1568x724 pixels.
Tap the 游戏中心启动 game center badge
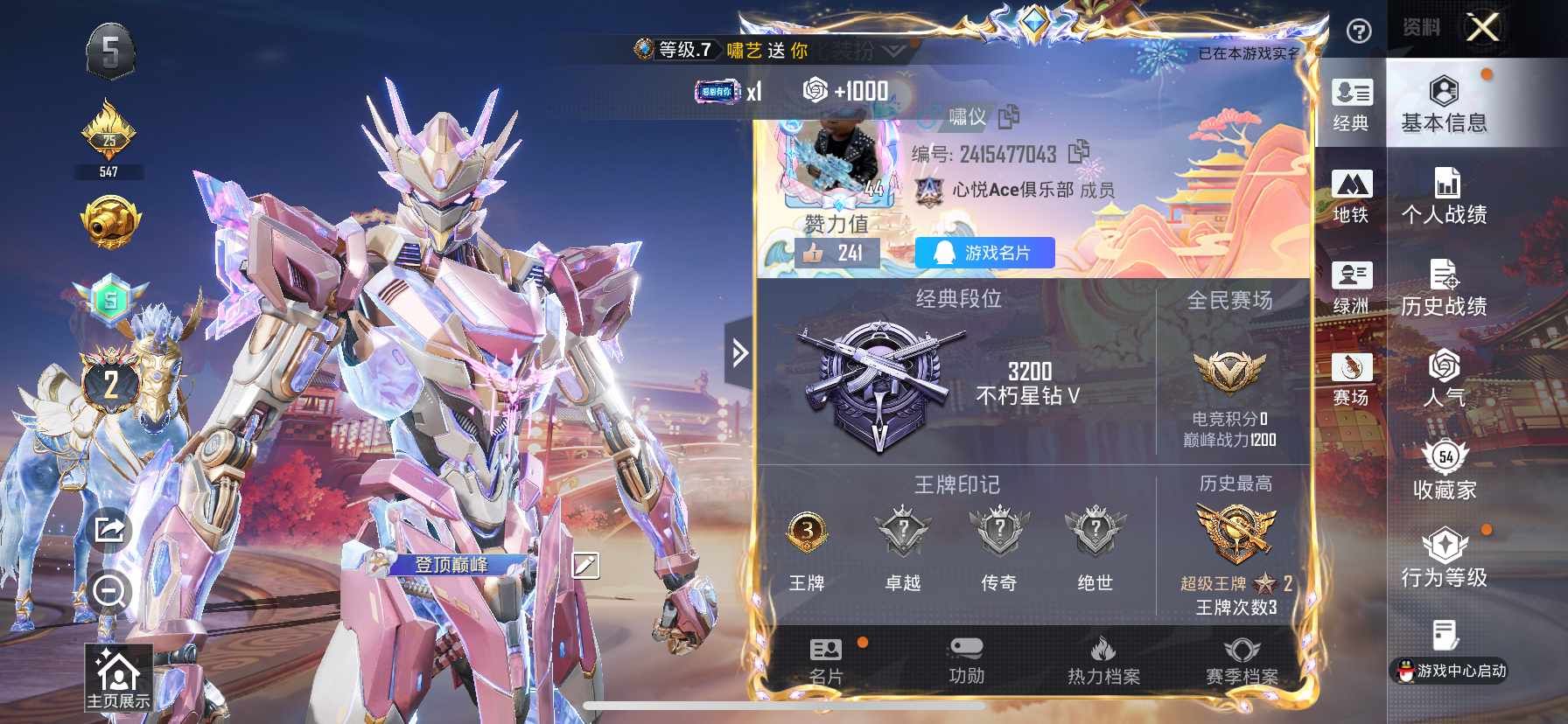[1449, 671]
